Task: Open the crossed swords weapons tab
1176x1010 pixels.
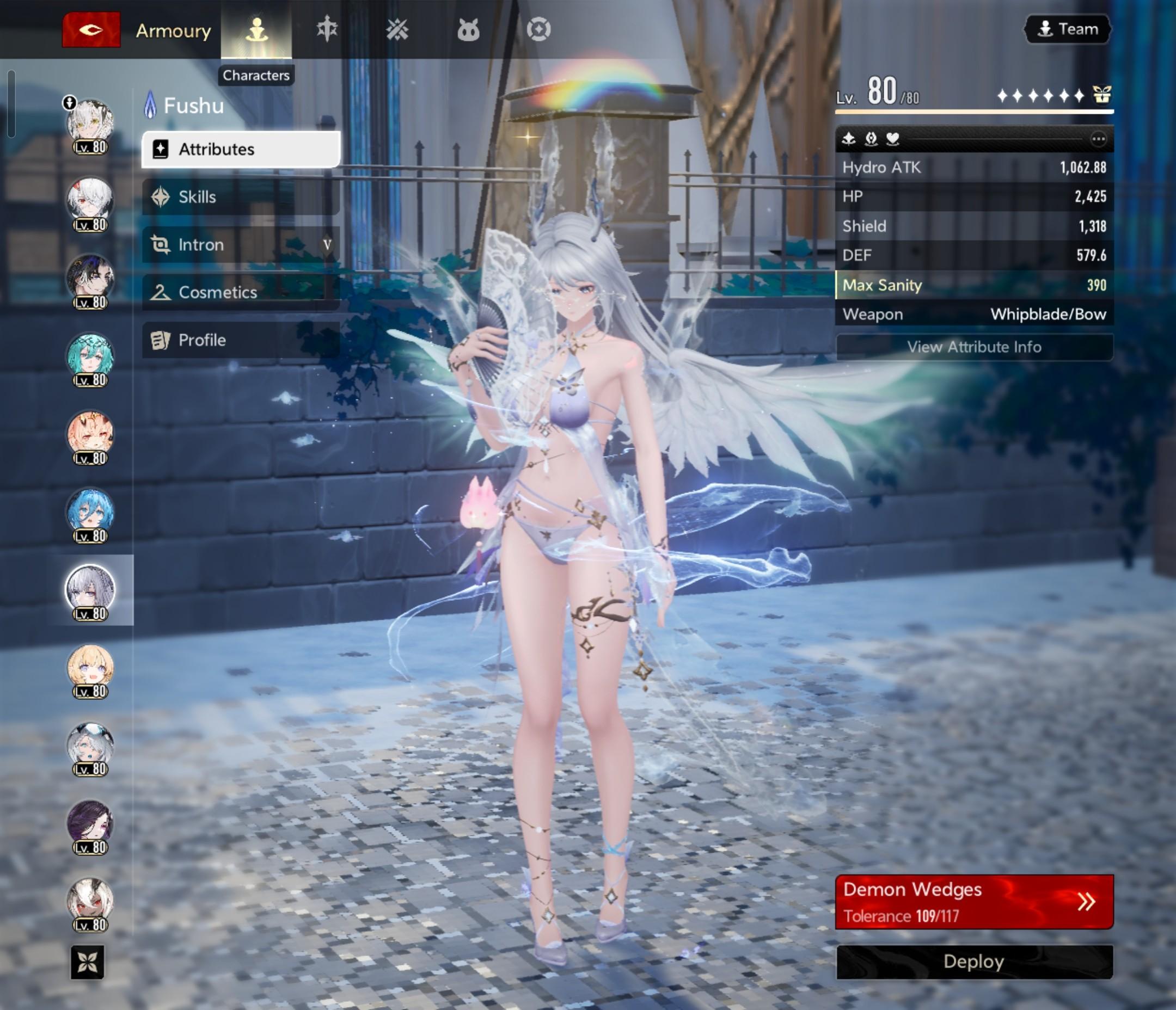Action: (397, 29)
